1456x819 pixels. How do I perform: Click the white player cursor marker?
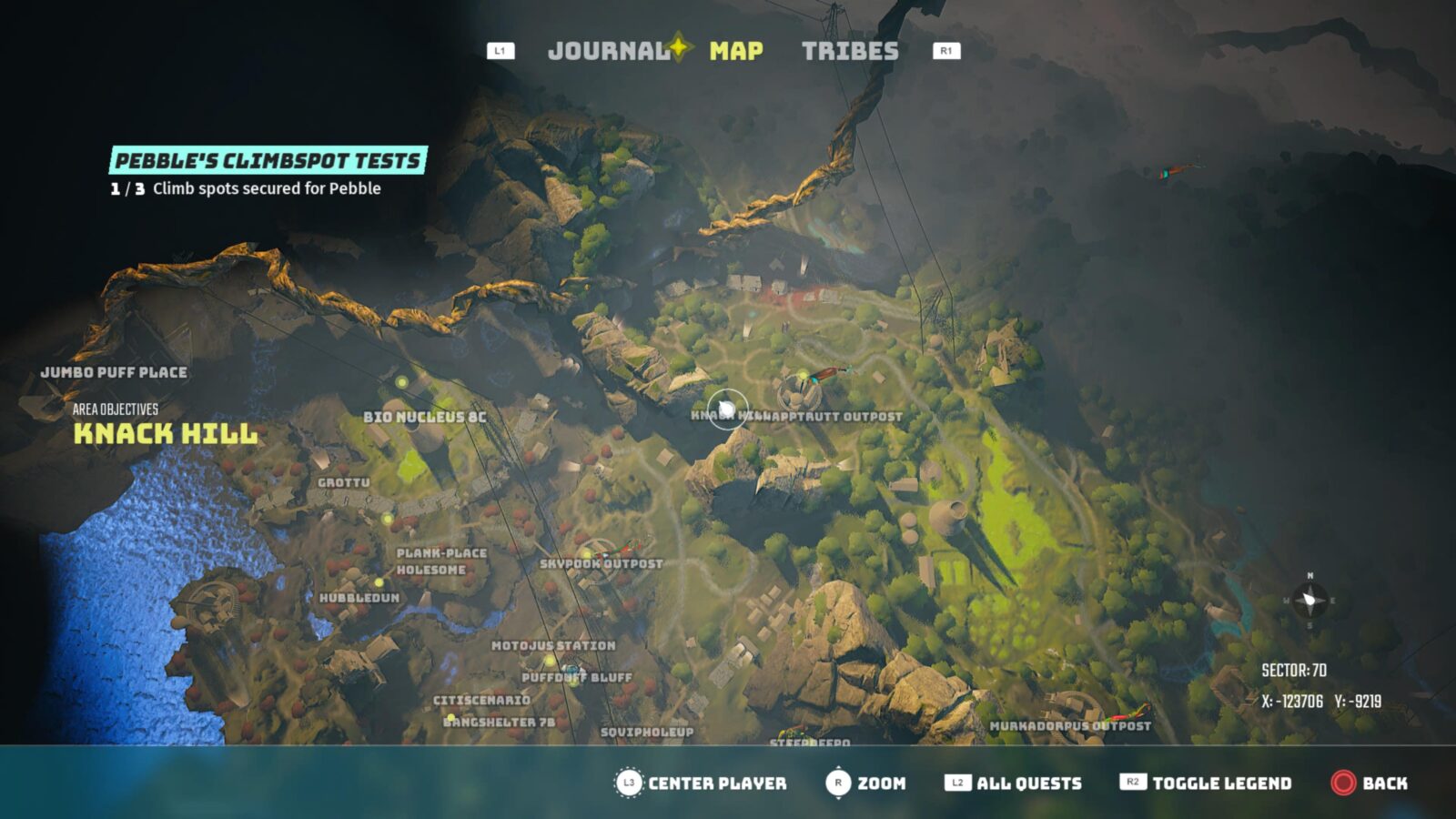(x=728, y=408)
